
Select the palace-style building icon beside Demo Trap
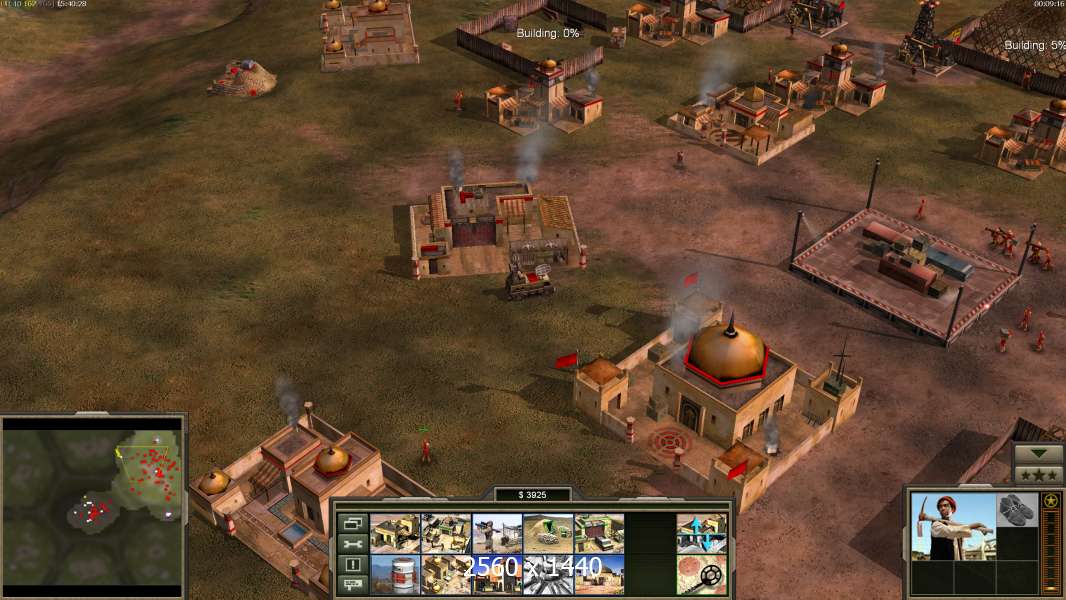pos(446,574)
